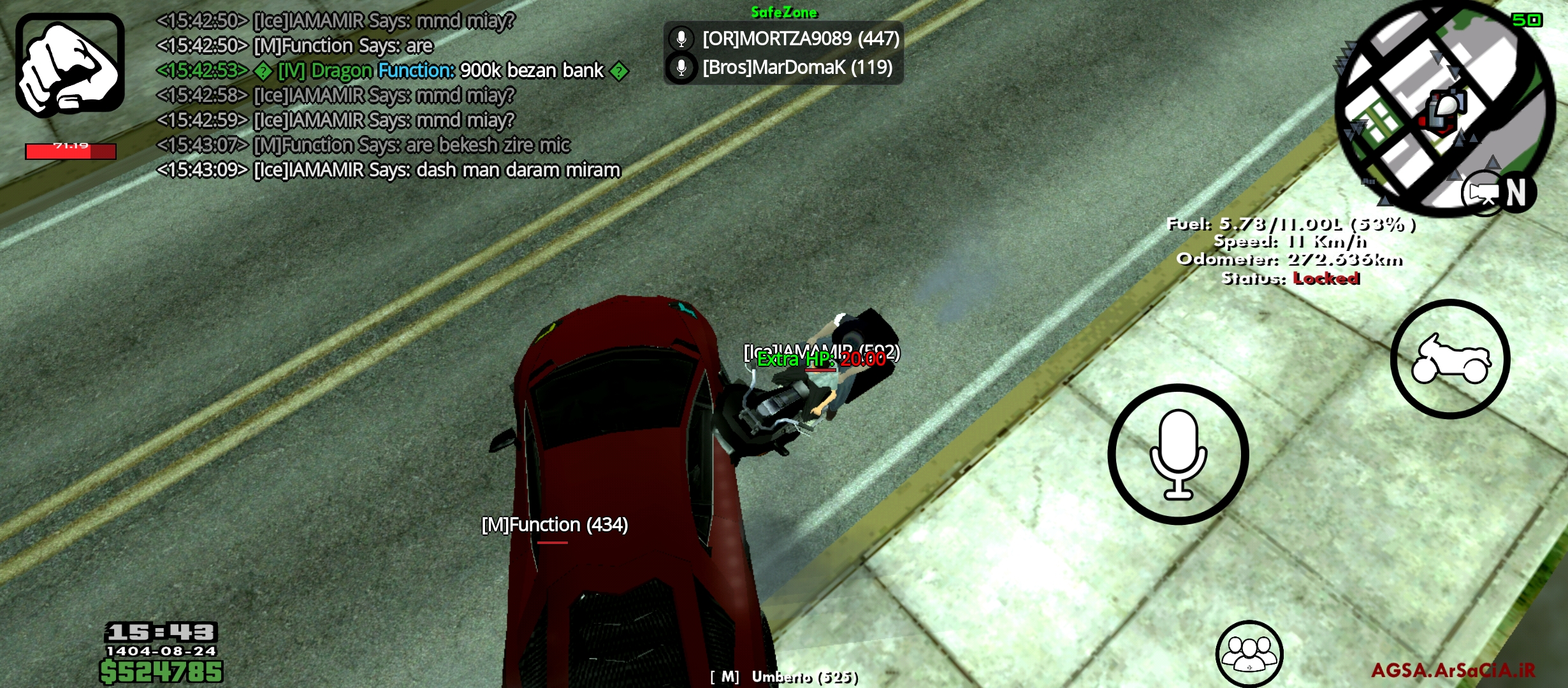Tap the $524785 money counter
Image resolution: width=1568 pixels, height=688 pixels.
pyautogui.click(x=159, y=670)
